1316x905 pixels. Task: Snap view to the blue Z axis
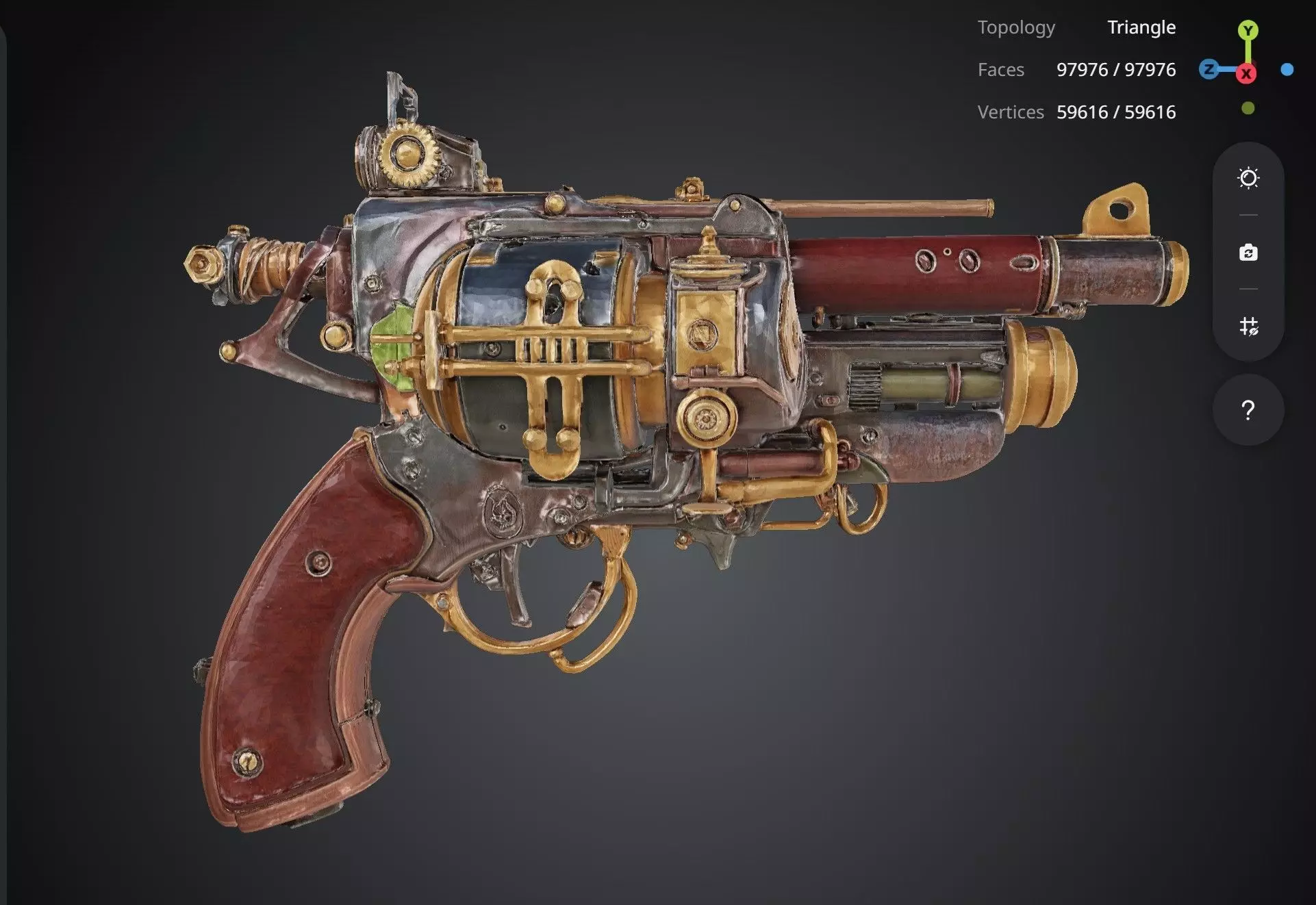tap(1209, 69)
